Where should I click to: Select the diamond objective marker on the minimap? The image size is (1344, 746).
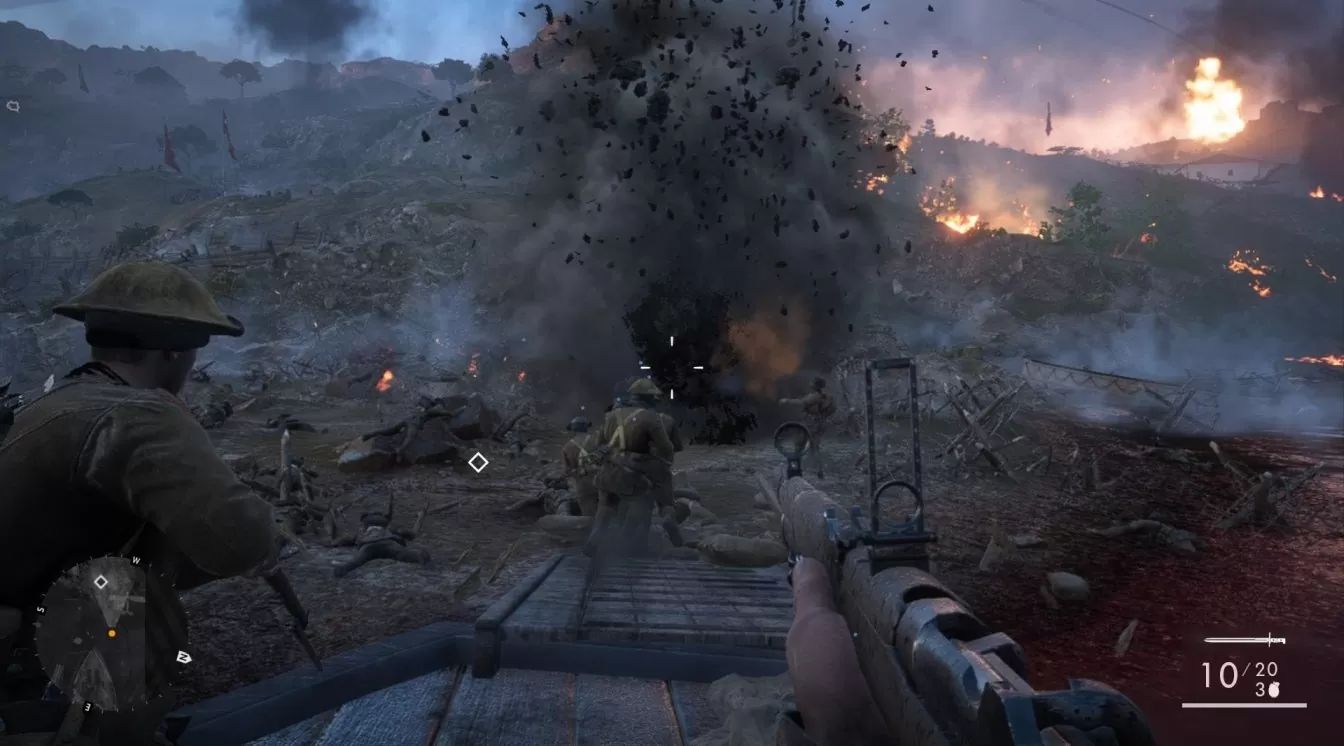[x=101, y=581]
